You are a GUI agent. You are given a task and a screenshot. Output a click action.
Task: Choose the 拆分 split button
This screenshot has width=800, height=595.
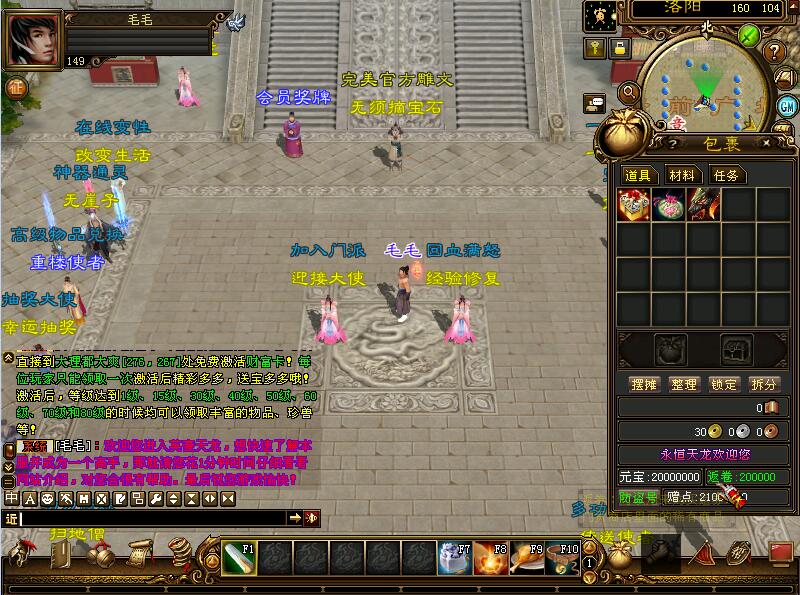[x=763, y=384]
